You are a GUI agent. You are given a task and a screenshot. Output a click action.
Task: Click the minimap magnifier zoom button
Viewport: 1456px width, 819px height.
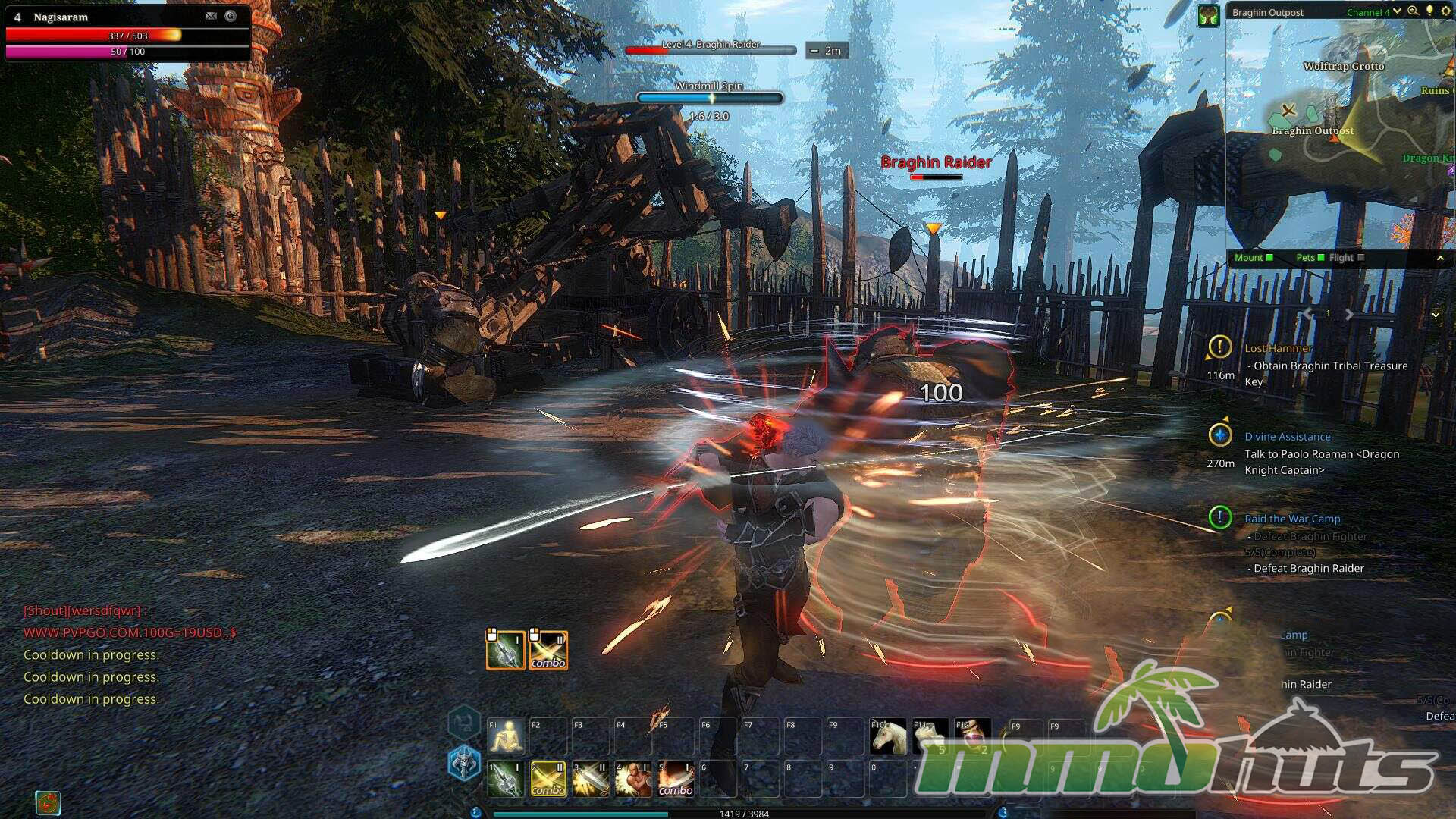pyautogui.click(x=1413, y=11)
